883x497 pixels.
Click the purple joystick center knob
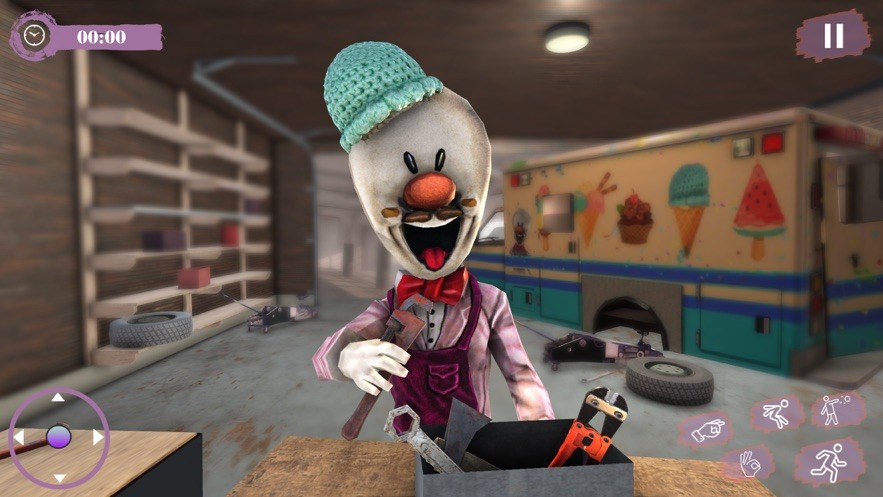click(x=58, y=437)
